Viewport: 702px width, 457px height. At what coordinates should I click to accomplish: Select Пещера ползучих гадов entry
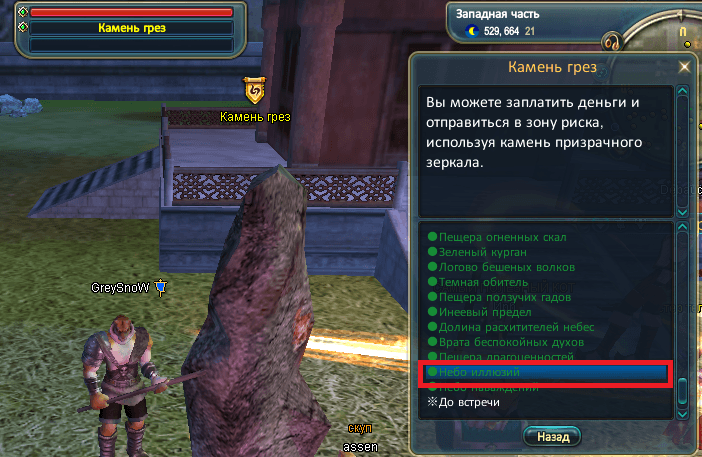tap(500, 297)
